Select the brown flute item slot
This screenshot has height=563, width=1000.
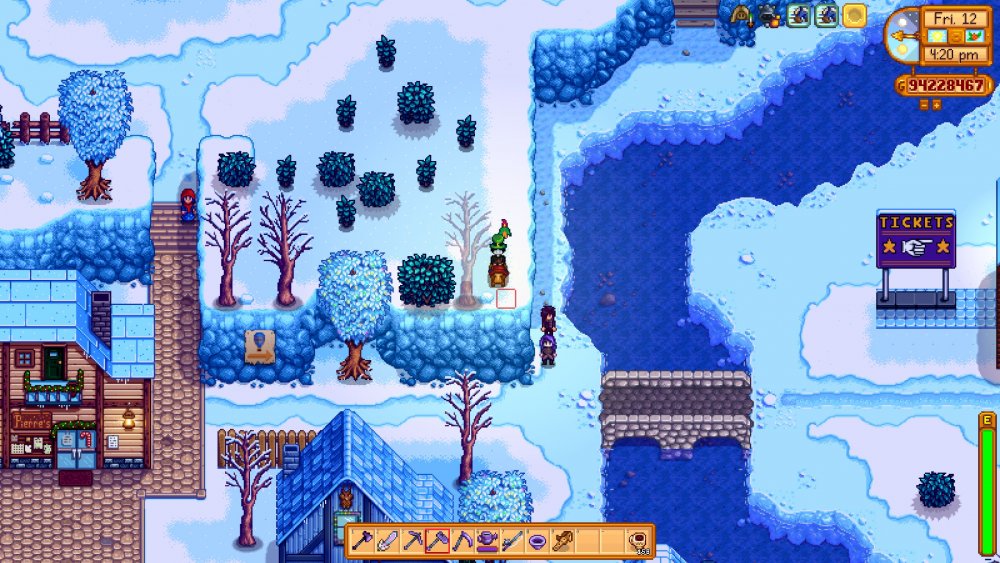(562, 541)
